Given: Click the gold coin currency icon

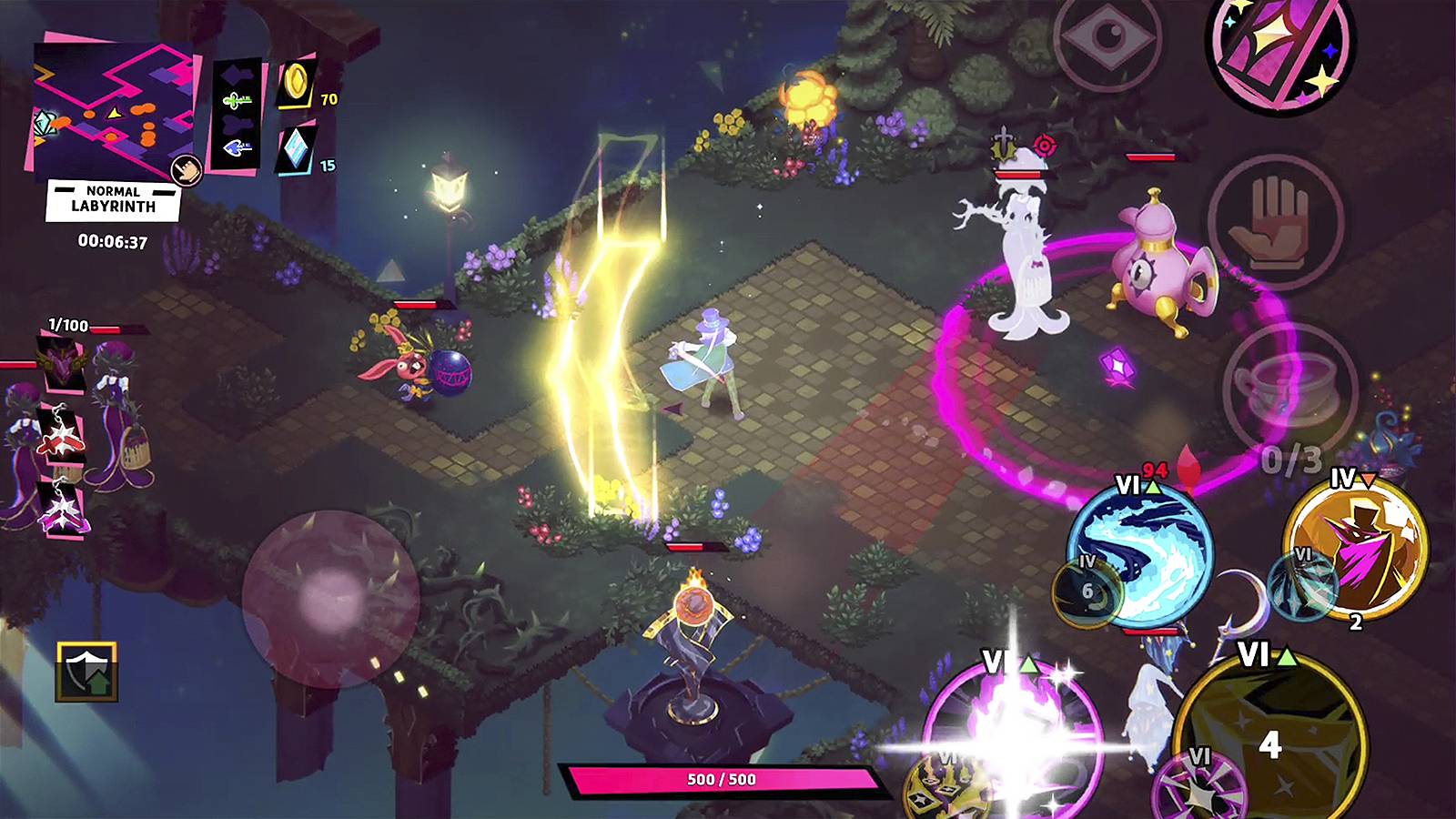Looking at the screenshot, I should click(296, 84).
